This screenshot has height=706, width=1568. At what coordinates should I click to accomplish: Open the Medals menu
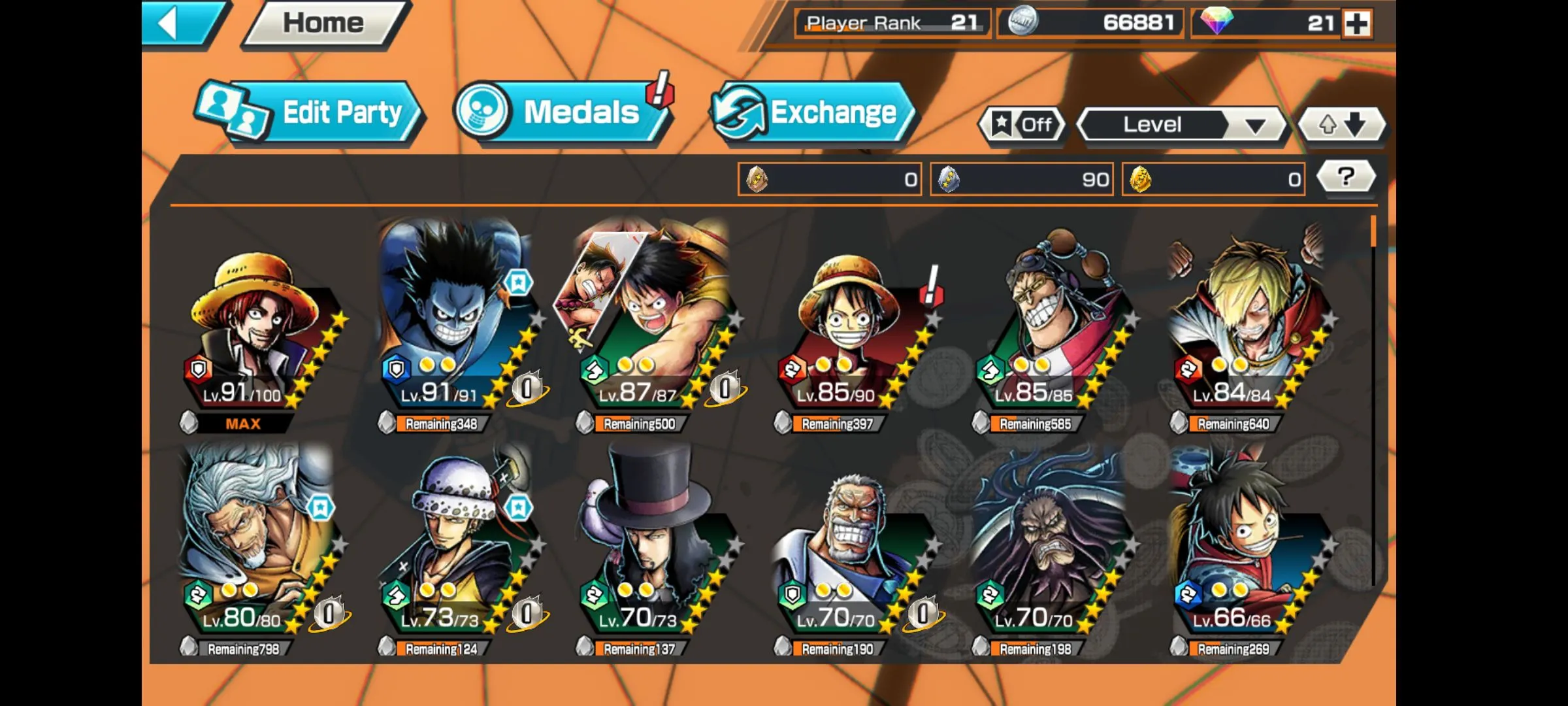point(562,112)
